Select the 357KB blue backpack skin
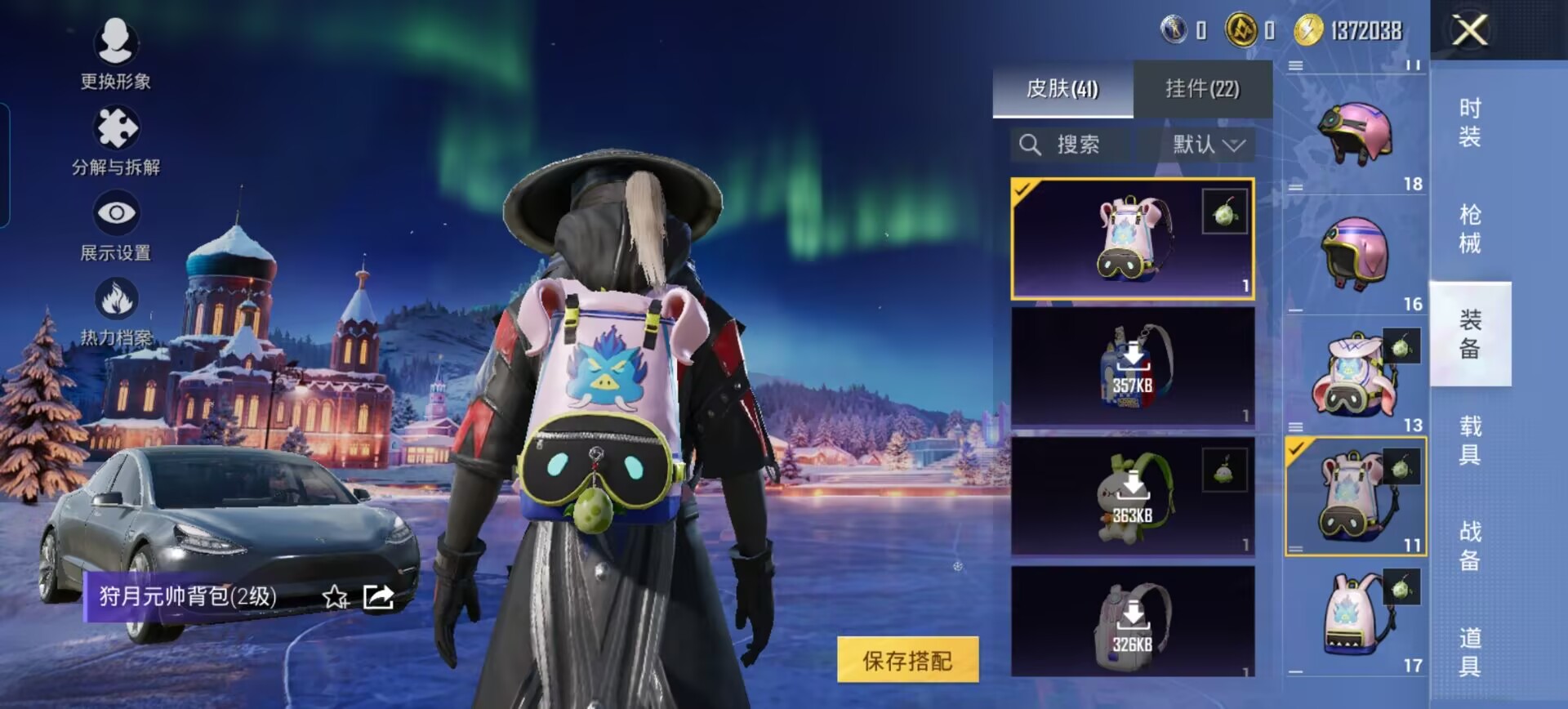This screenshot has height=709, width=1568. (1133, 367)
